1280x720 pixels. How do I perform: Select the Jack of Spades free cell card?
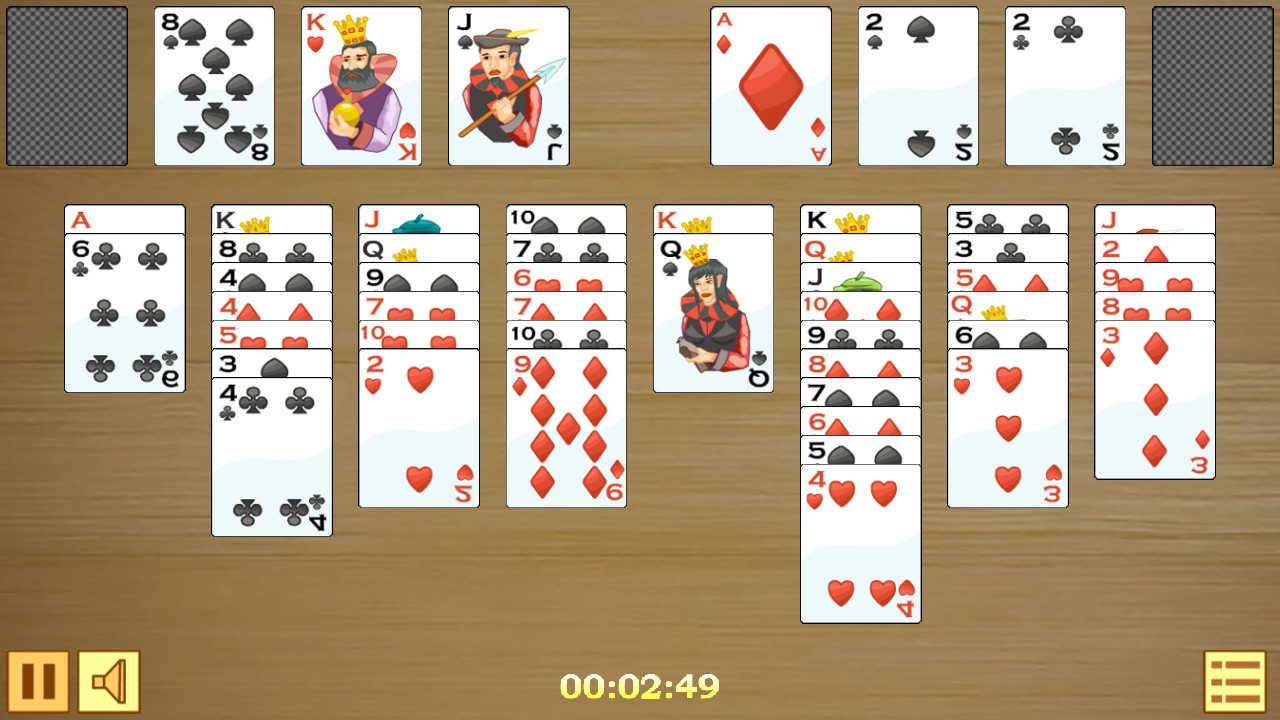pyautogui.click(x=508, y=86)
